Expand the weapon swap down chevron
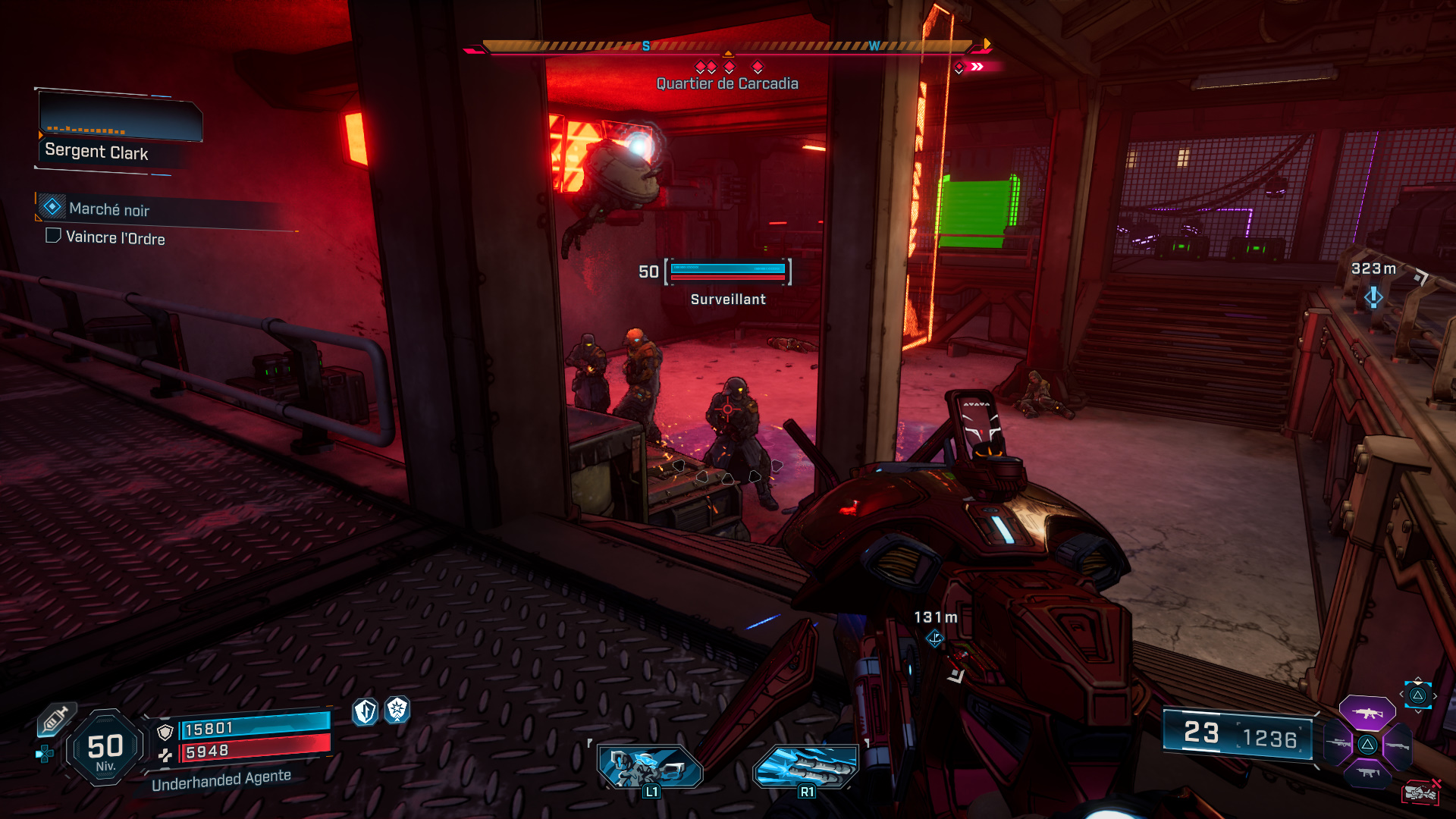This screenshot has height=819, width=1456. pyautogui.click(x=1418, y=711)
